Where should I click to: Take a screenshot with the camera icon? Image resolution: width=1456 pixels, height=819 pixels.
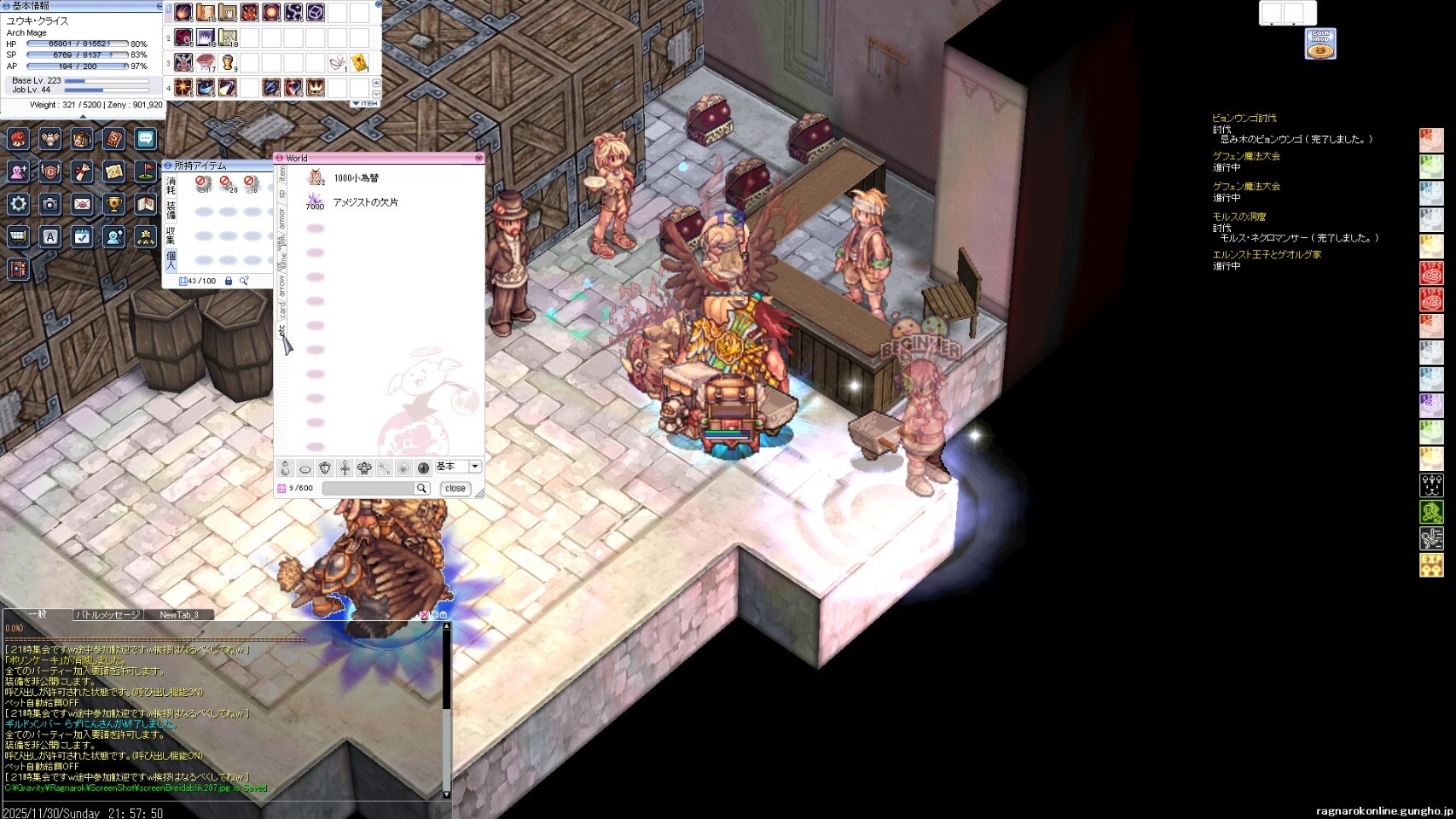tap(50, 204)
